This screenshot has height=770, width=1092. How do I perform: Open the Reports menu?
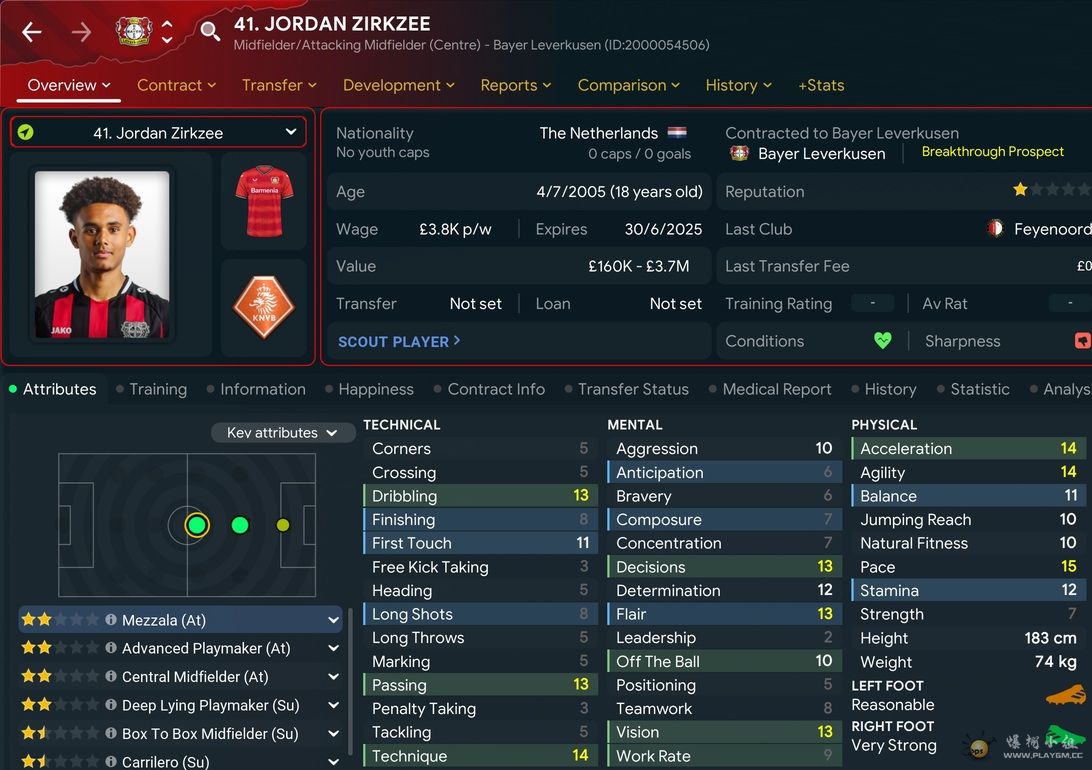click(x=515, y=85)
